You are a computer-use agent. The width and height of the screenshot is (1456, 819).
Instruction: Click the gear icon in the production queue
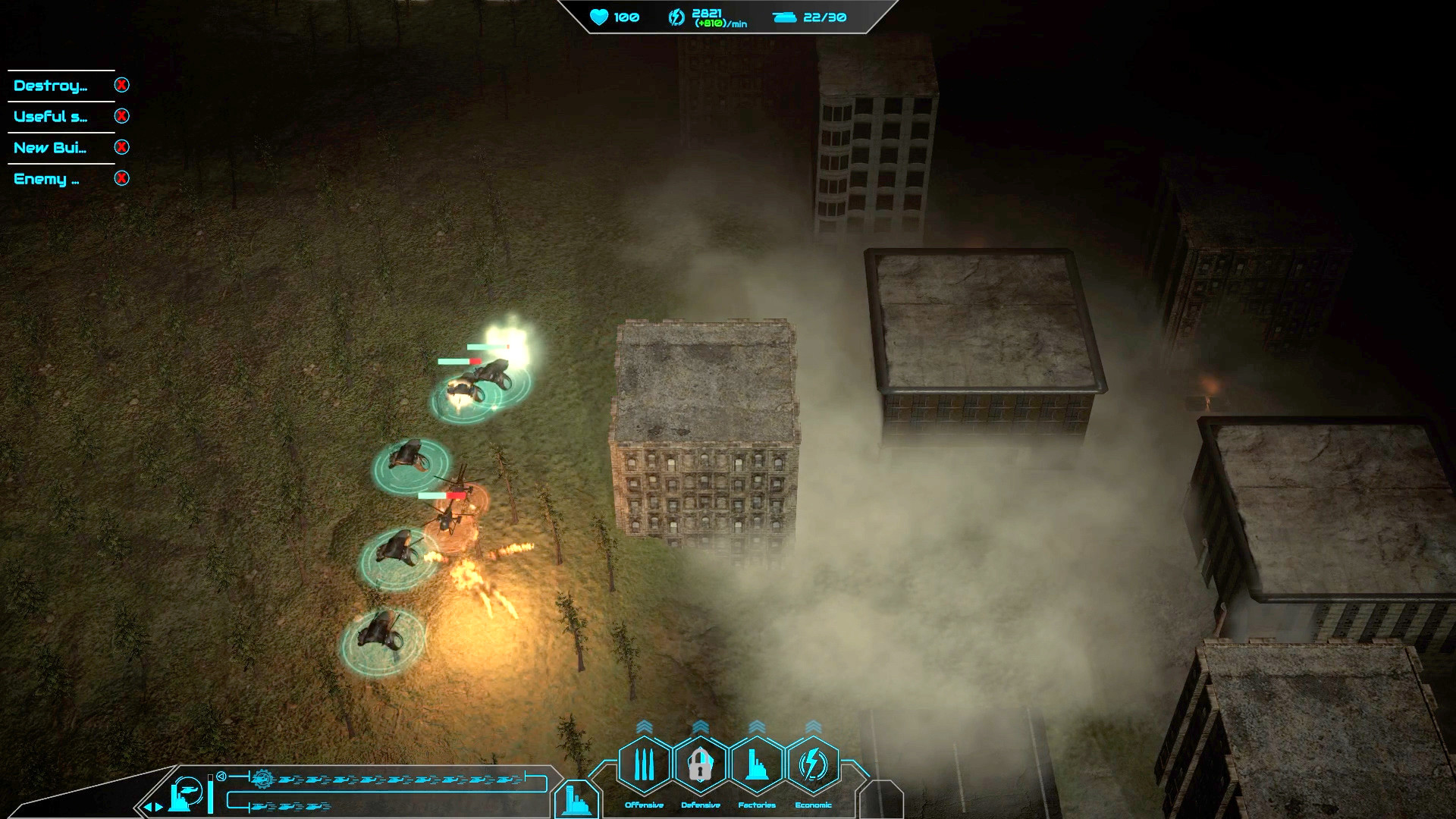point(262,780)
